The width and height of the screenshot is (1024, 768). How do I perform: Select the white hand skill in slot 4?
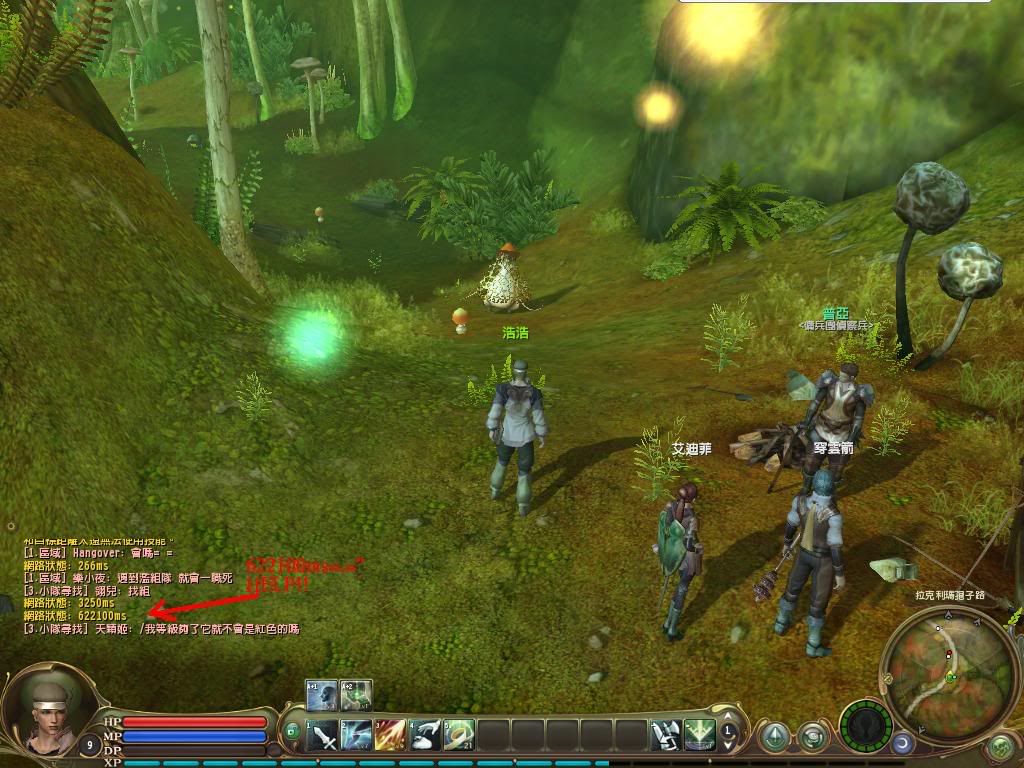click(425, 736)
